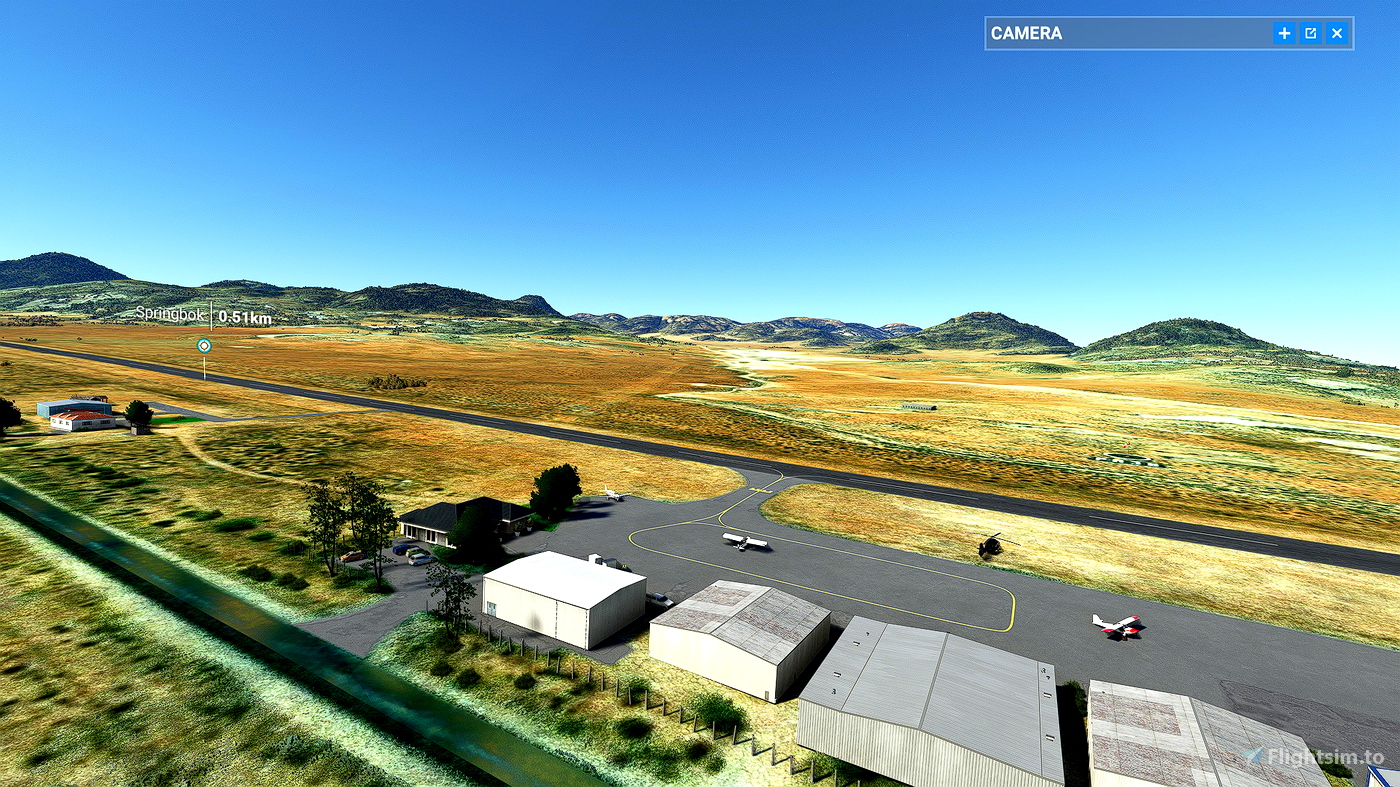Image resolution: width=1400 pixels, height=787 pixels.
Task: Click the plus icon on the CAMERA panel
Action: pyautogui.click(x=1284, y=33)
